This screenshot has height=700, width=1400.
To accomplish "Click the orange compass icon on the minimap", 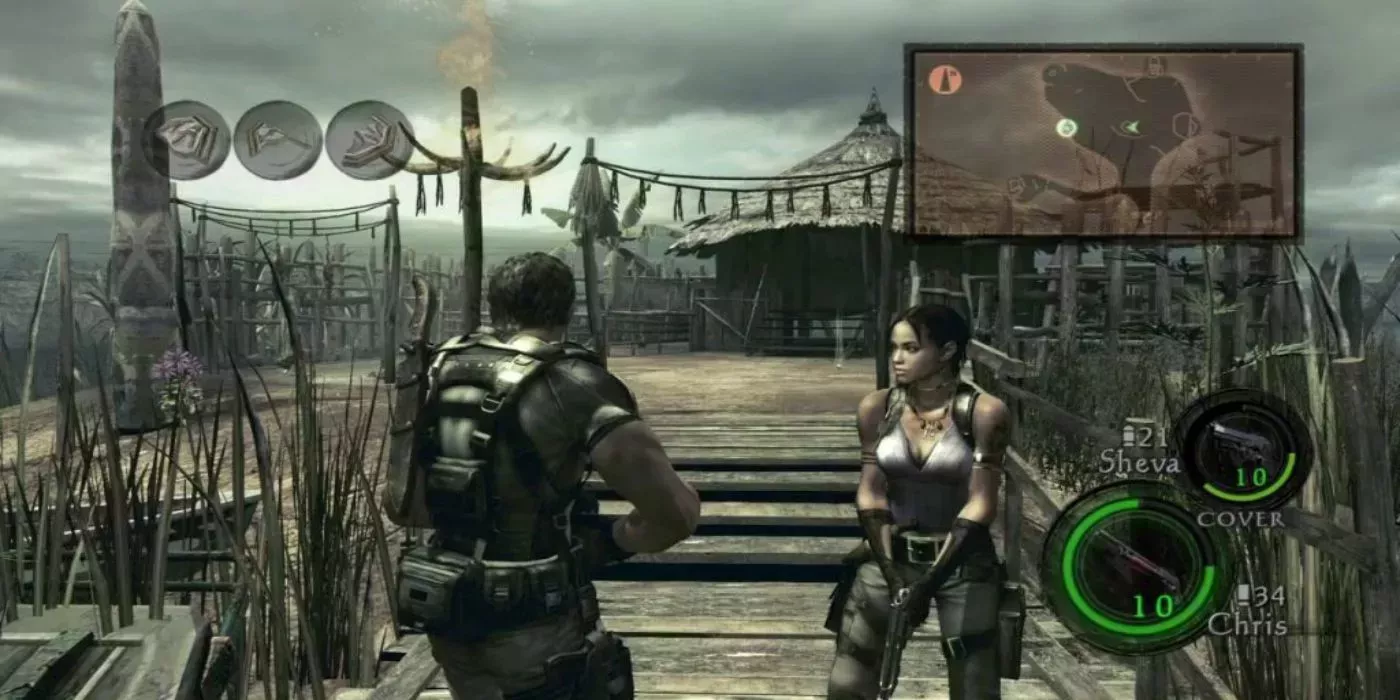I will [944, 80].
